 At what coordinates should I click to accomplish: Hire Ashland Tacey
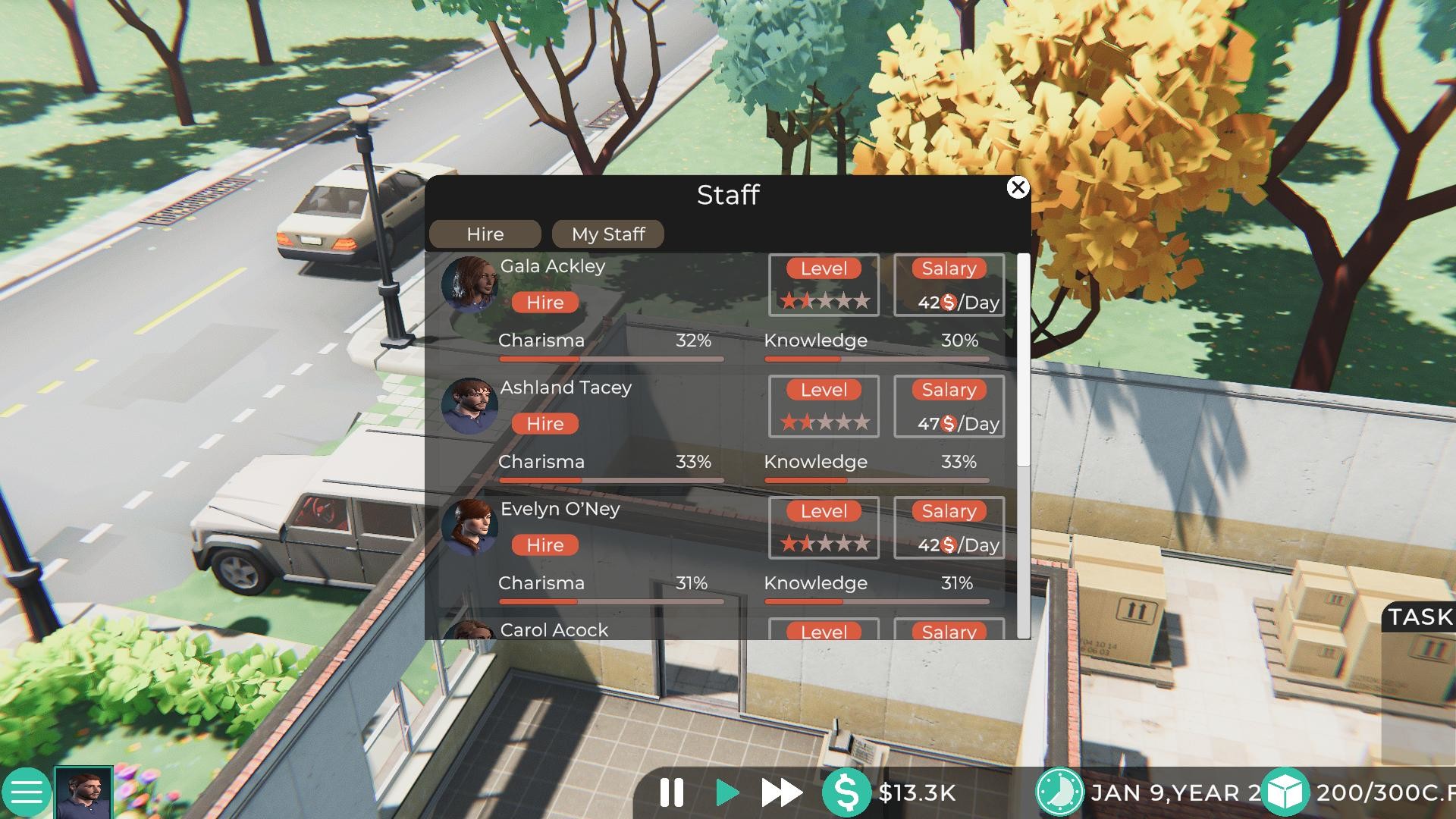(x=544, y=423)
